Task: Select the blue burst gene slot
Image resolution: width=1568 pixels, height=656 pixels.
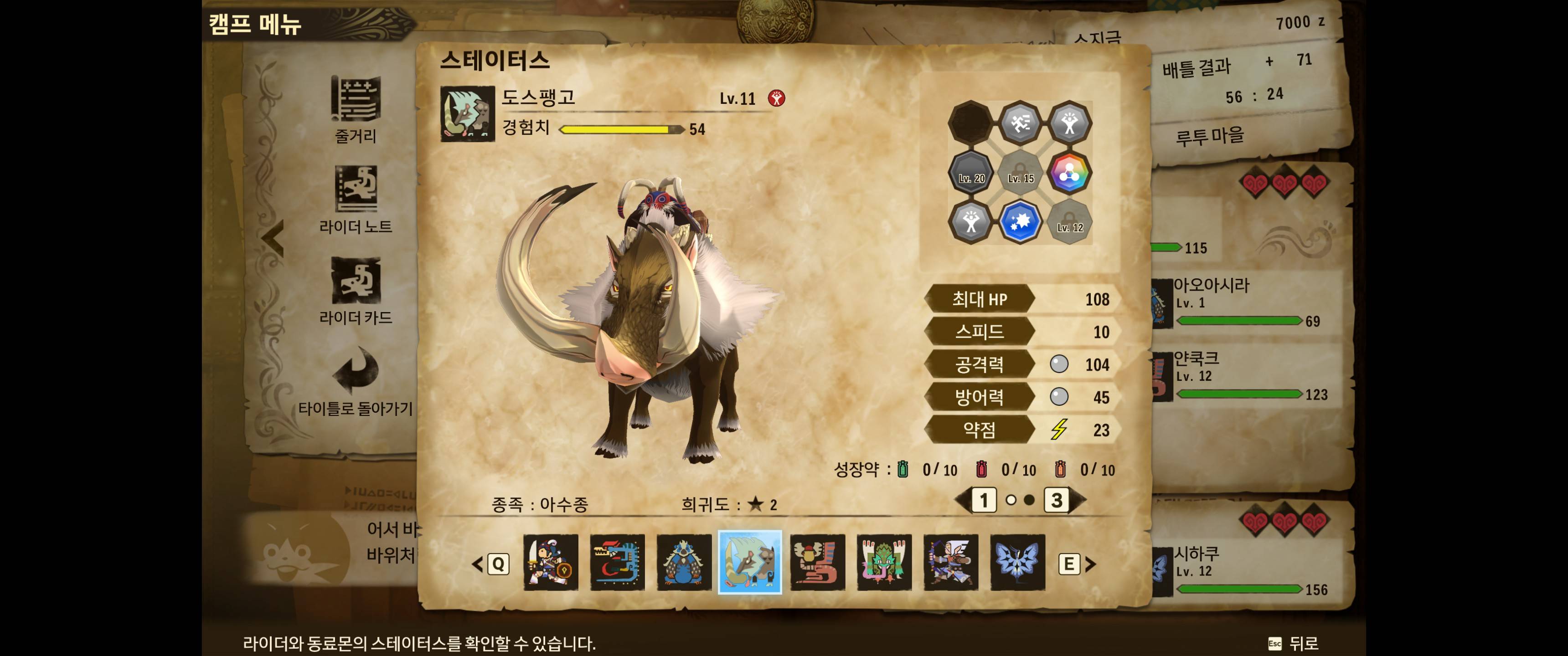Action: [1020, 221]
